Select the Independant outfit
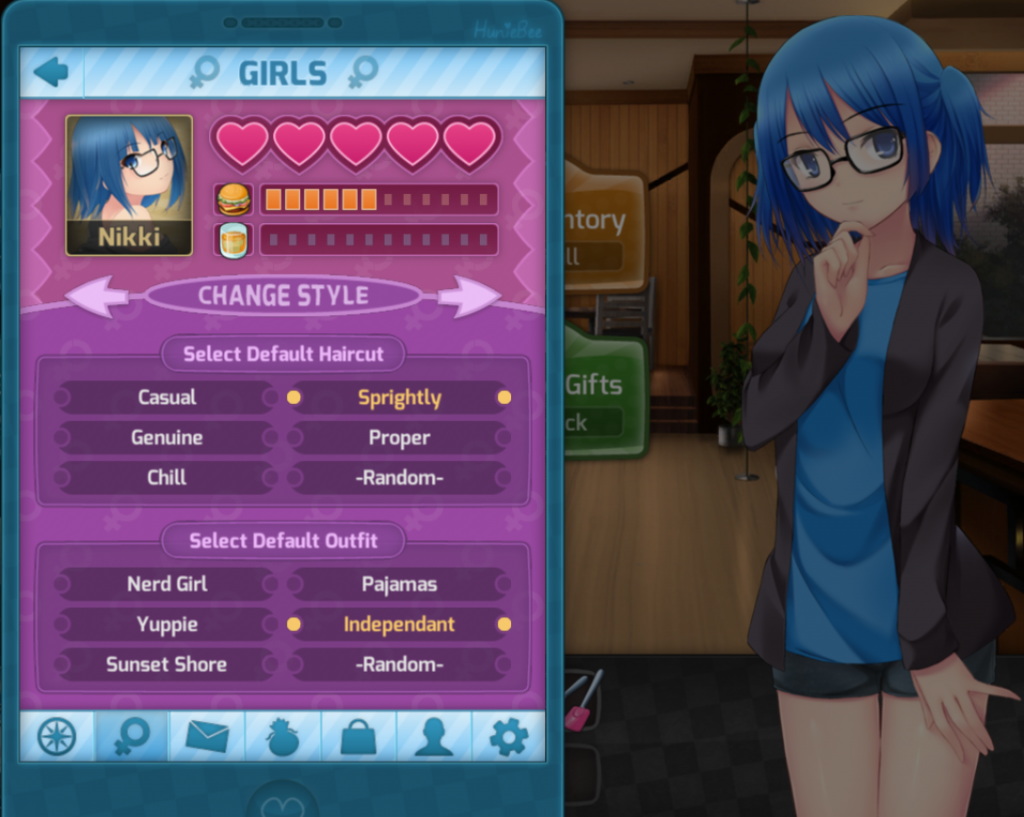 (x=399, y=624)
